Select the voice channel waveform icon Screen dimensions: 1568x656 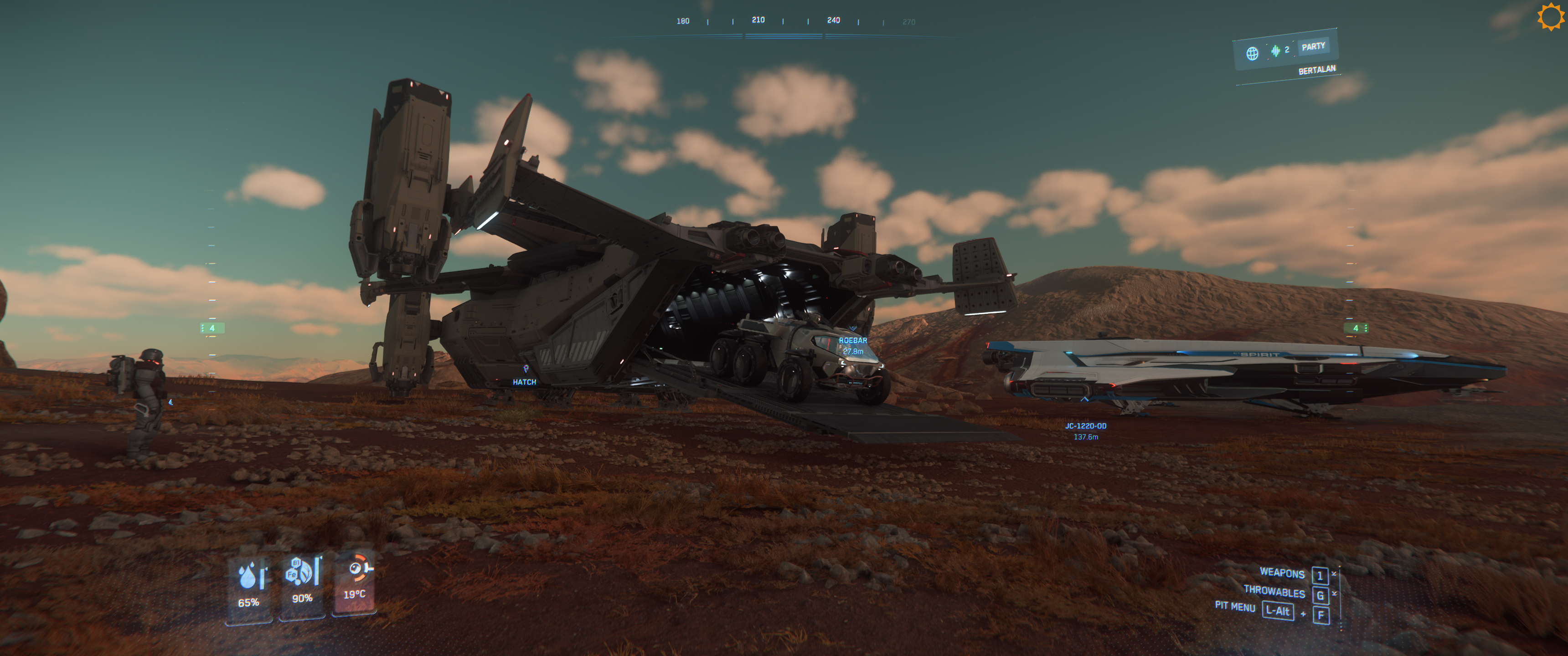pyautogui.click(x=1275, y=51)
